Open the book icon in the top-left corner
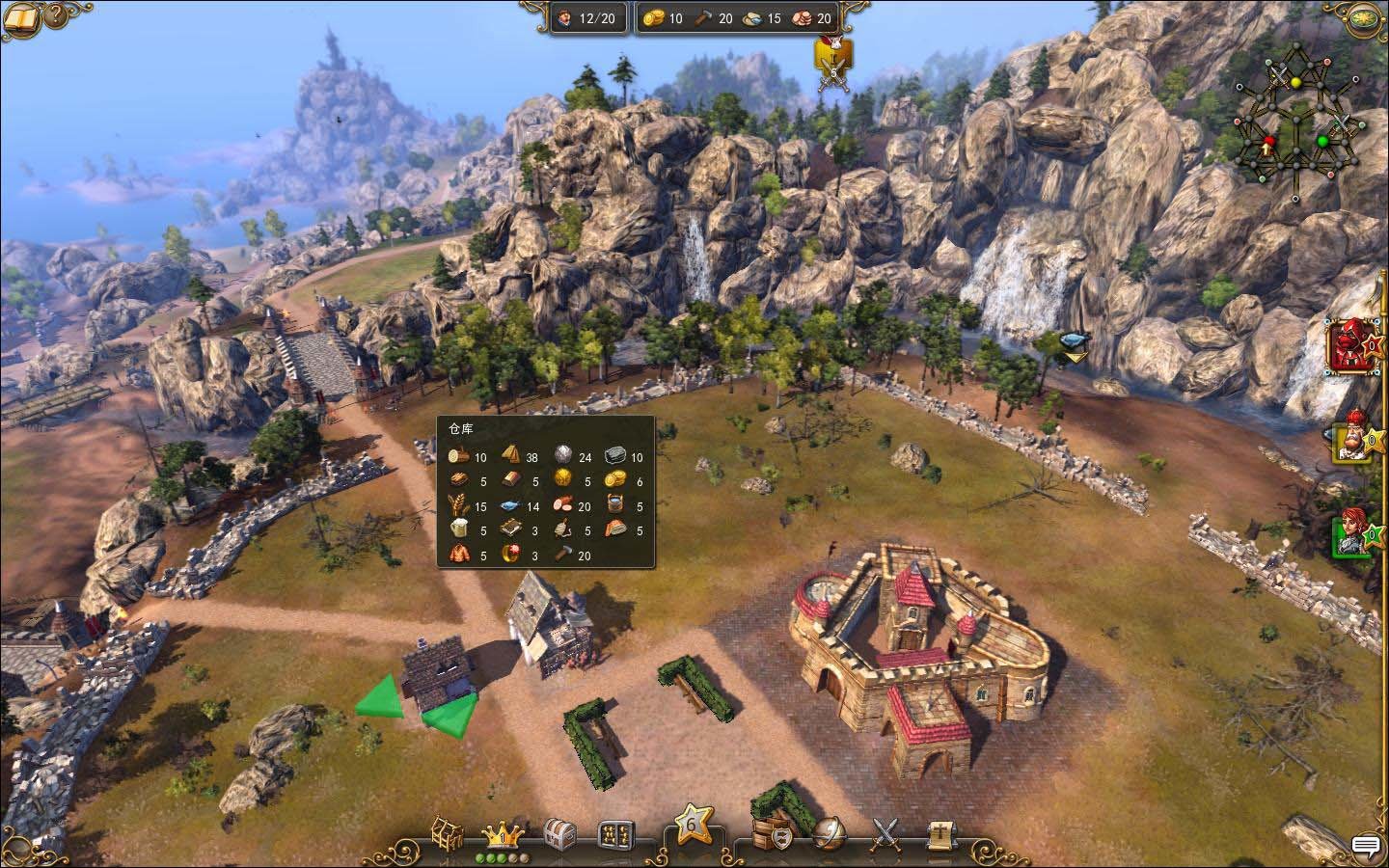Viewport: 1389px width, 868px height. click(x=22, y=16)
